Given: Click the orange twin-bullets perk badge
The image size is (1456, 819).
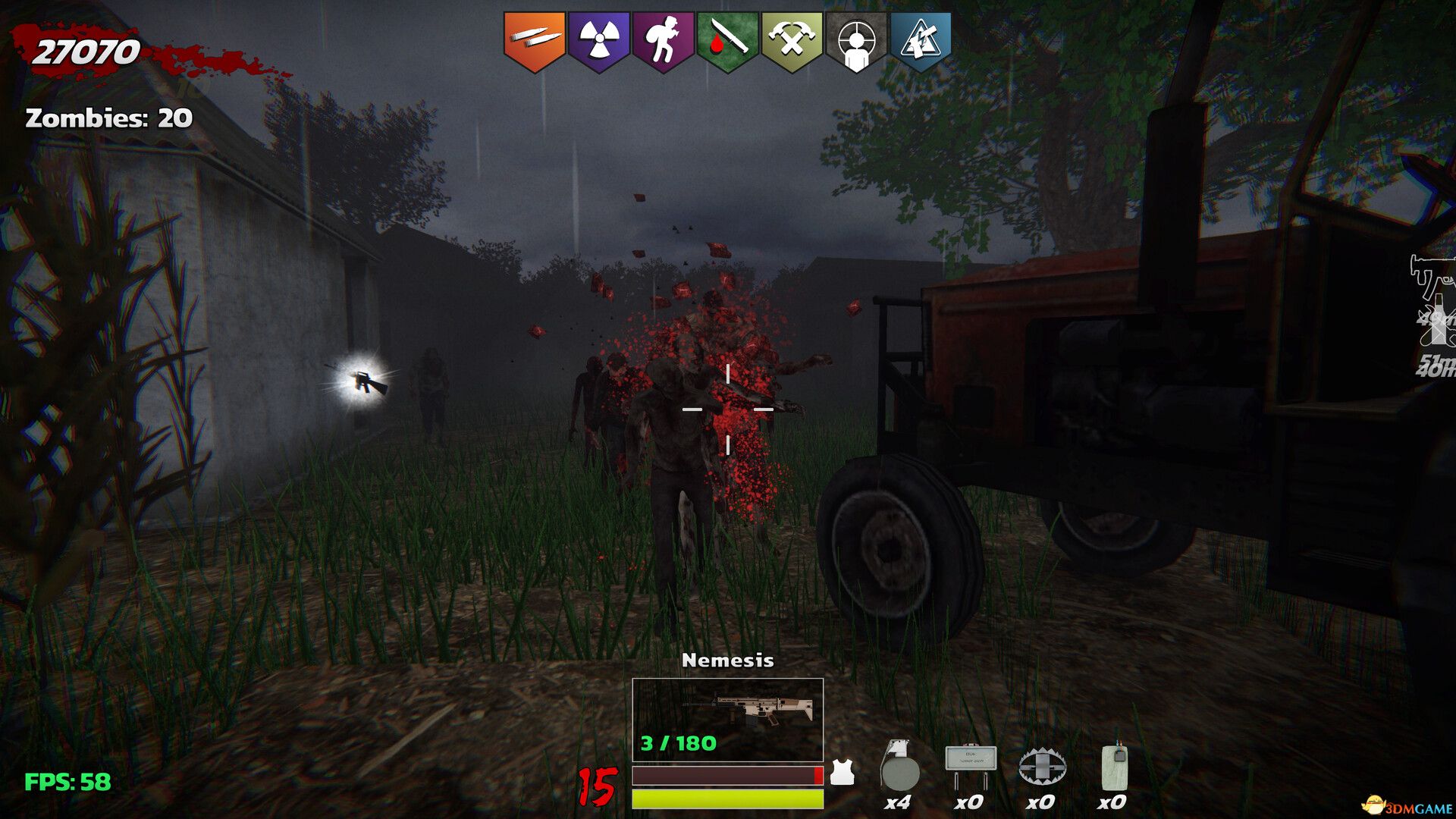Looking at the screenshot, I should (x=535, y=40).
